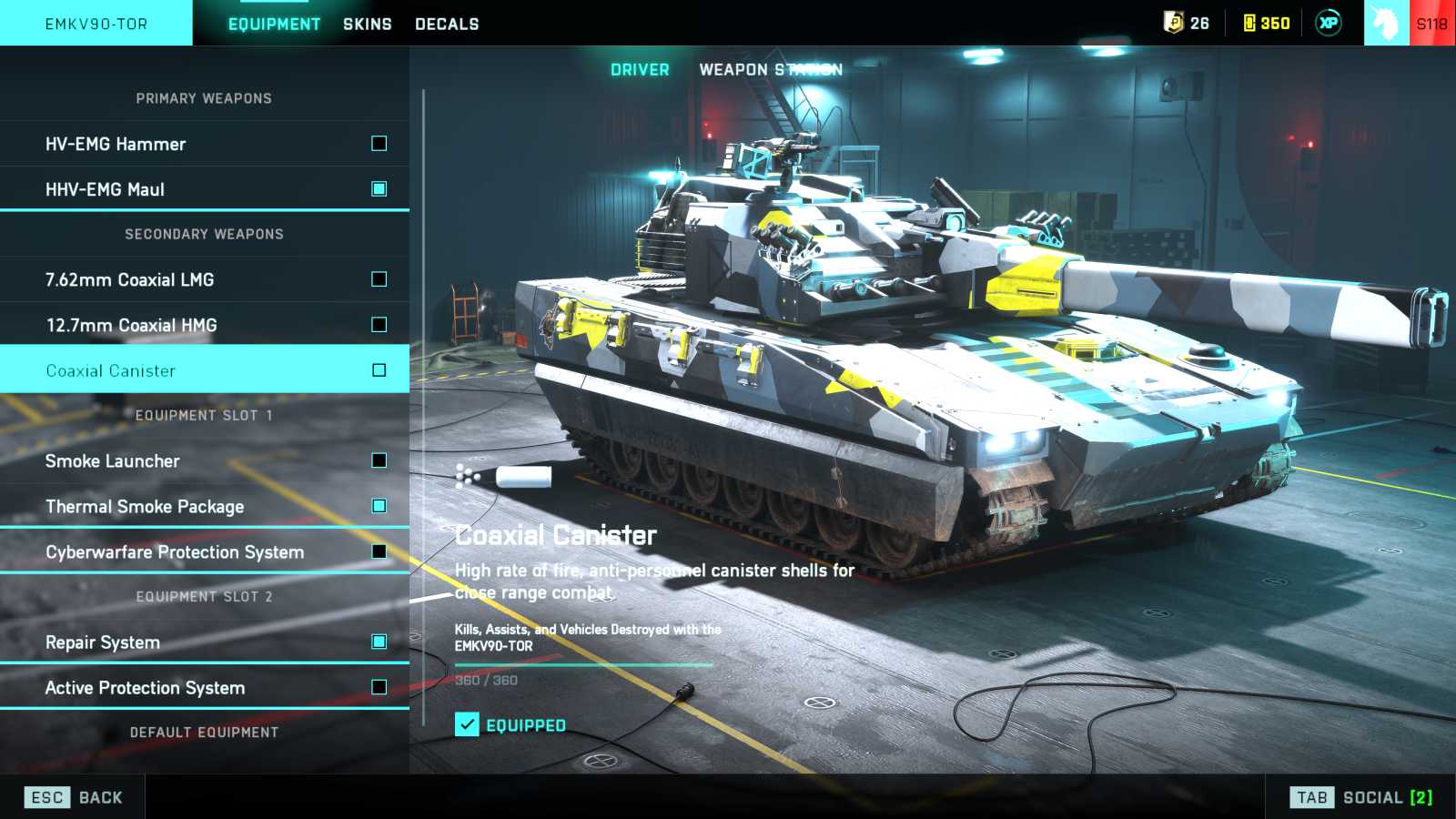Image resolution: width=1456 pixels, height=819 pixels.
Task: Equip the Smoke Launcher
Action: (x=205, y=460)
